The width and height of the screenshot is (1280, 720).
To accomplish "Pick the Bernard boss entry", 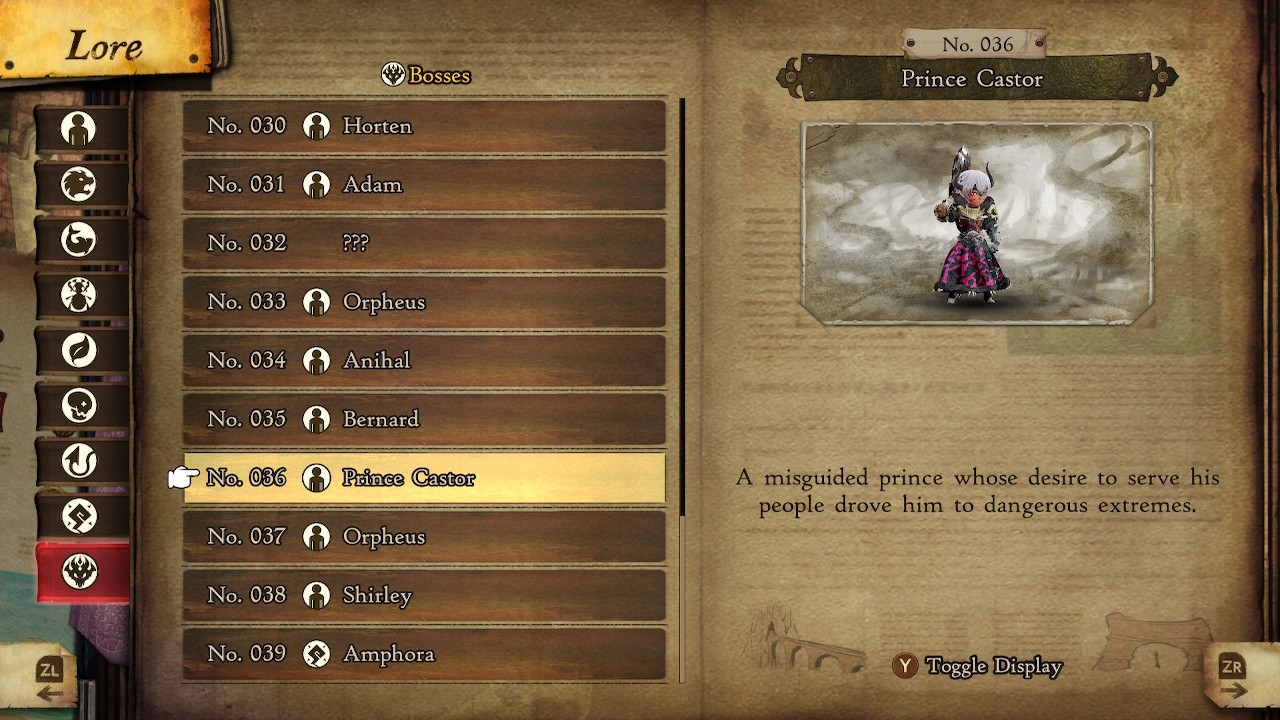I will (x=424, y=419).
